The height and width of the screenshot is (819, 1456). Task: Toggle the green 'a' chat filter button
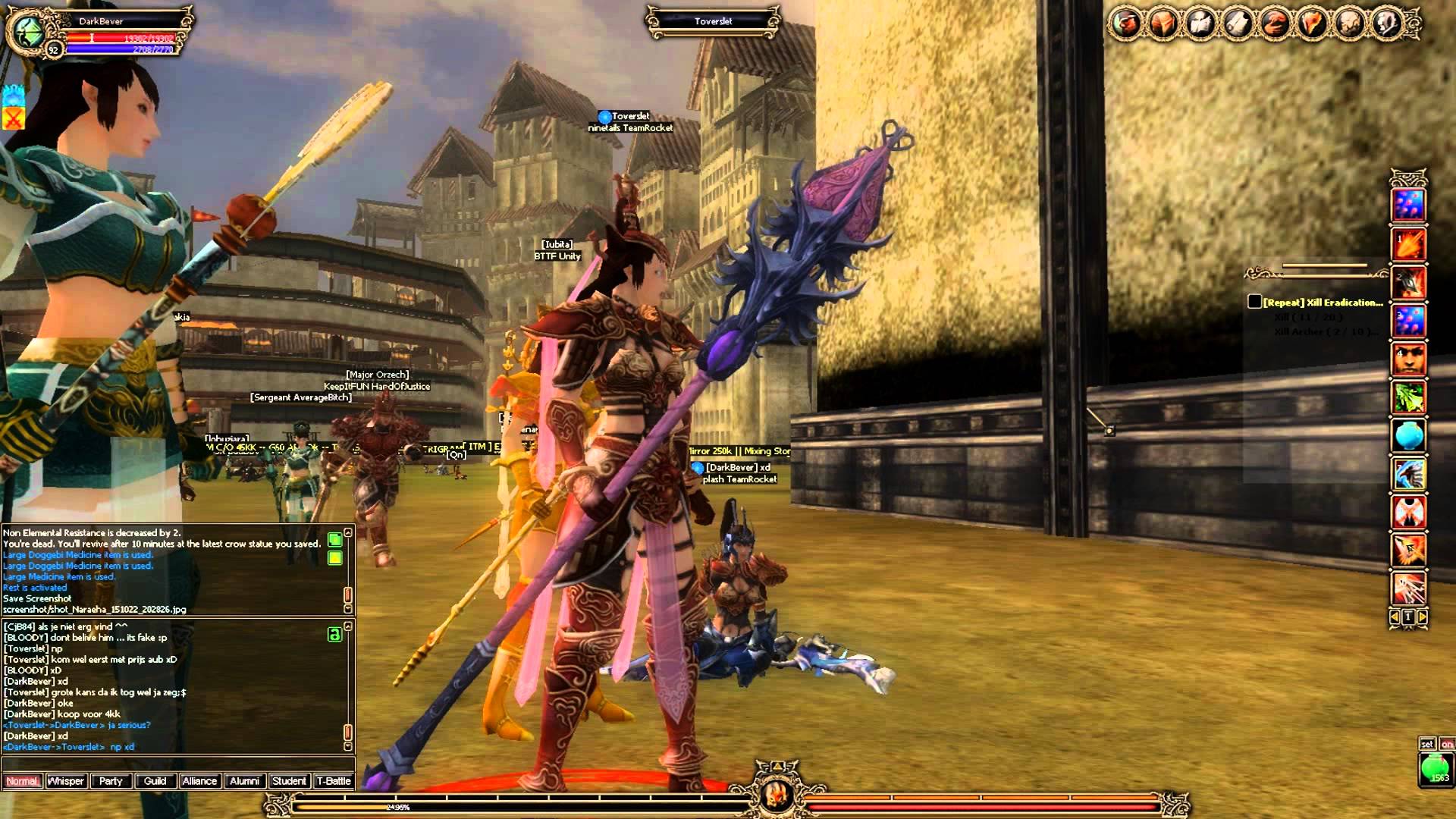coord(334,635)
